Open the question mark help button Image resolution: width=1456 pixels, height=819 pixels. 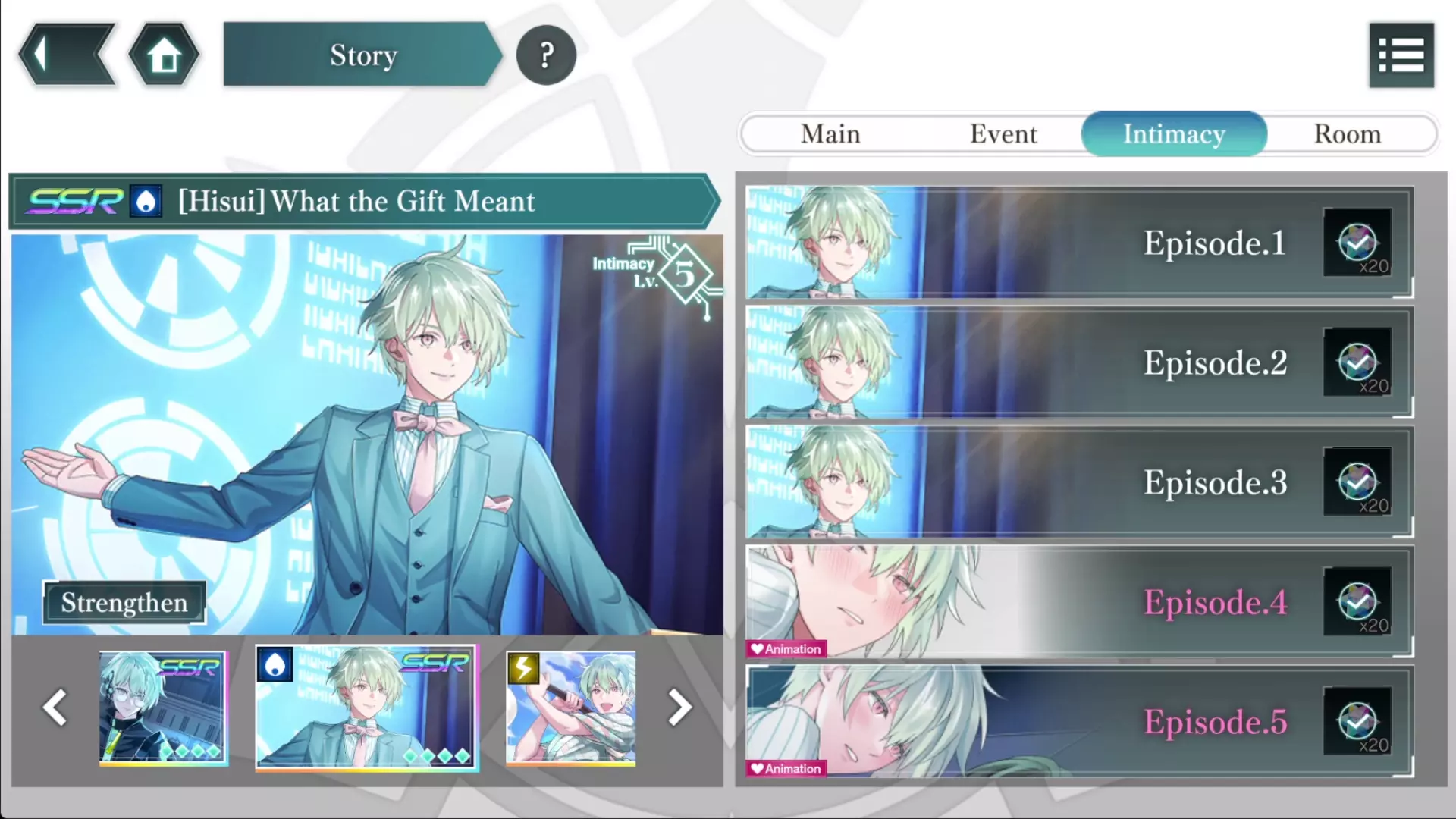(546, 55)
